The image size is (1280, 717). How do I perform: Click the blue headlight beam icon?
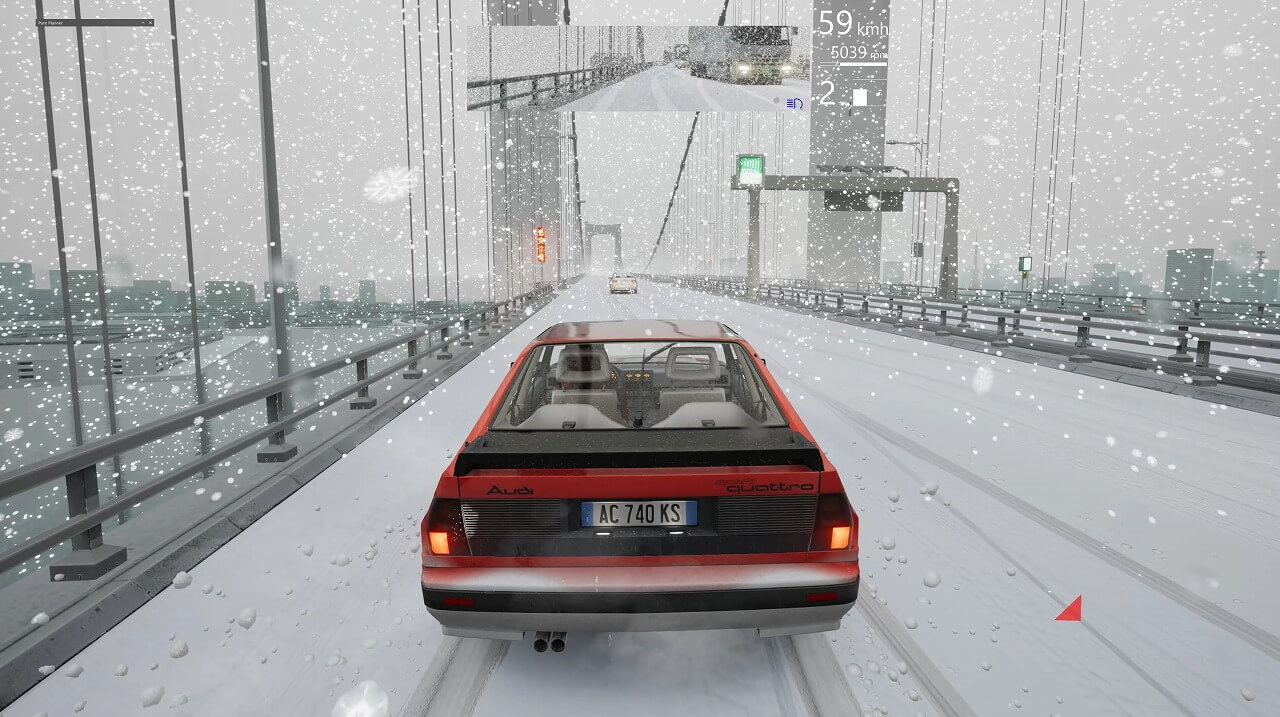[795, 102]
